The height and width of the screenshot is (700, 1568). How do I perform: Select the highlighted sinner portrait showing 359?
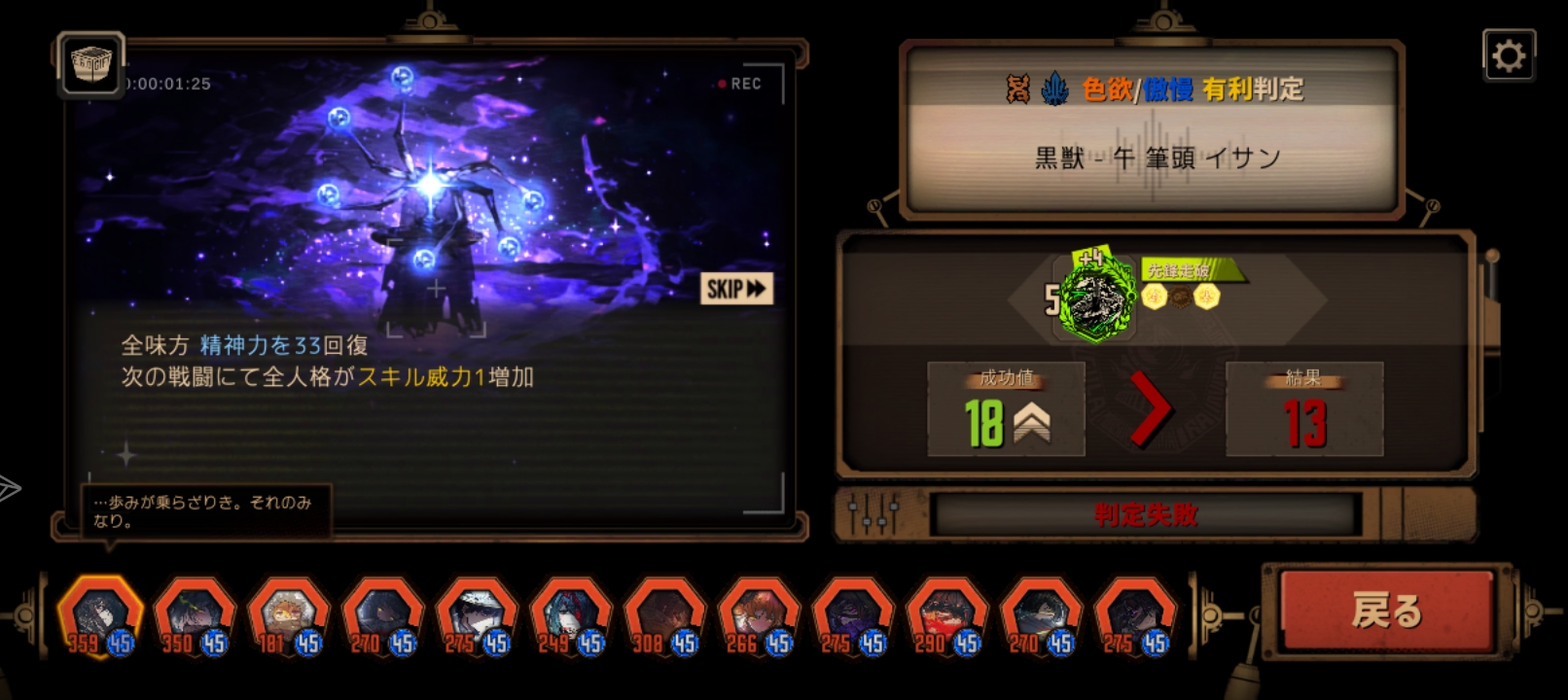click(97, 612)
